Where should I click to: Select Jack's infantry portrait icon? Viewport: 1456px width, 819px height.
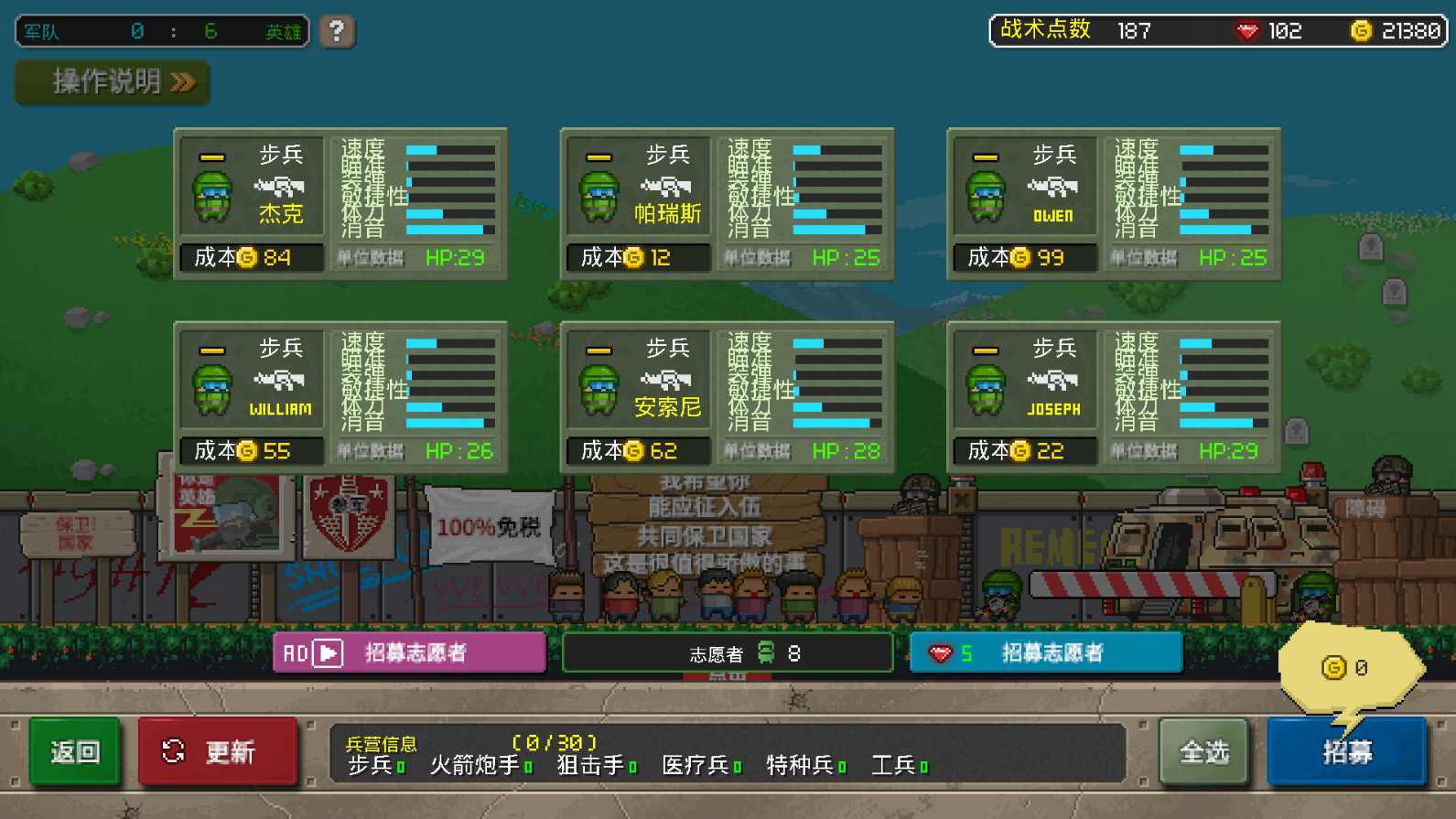click(x=212, y=195)
